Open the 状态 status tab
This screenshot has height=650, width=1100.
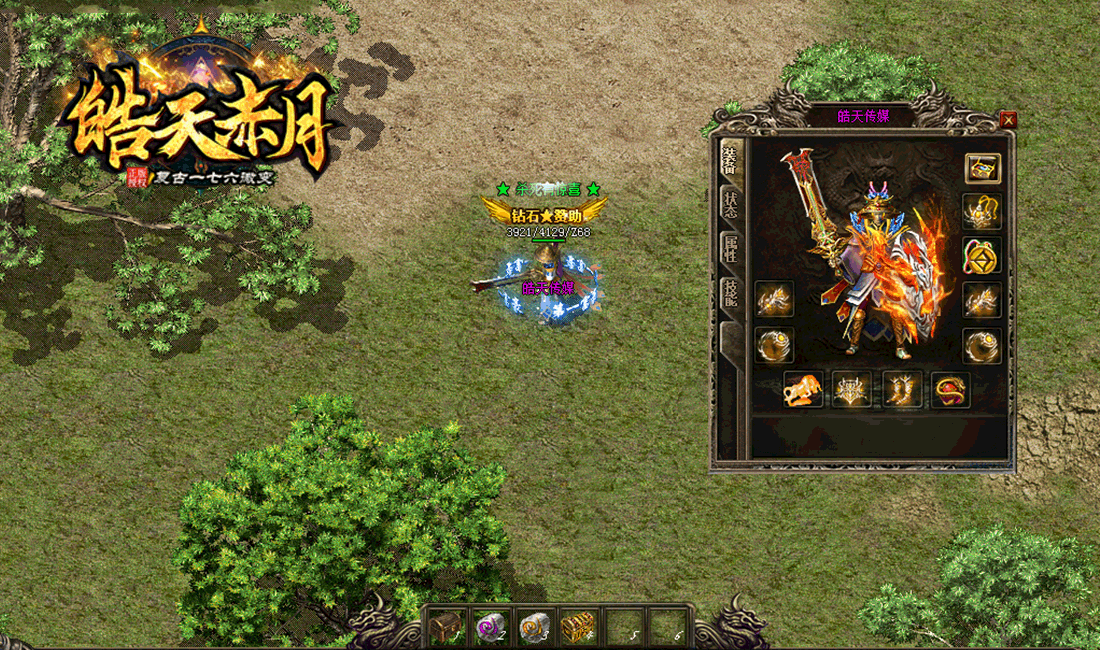730,204
